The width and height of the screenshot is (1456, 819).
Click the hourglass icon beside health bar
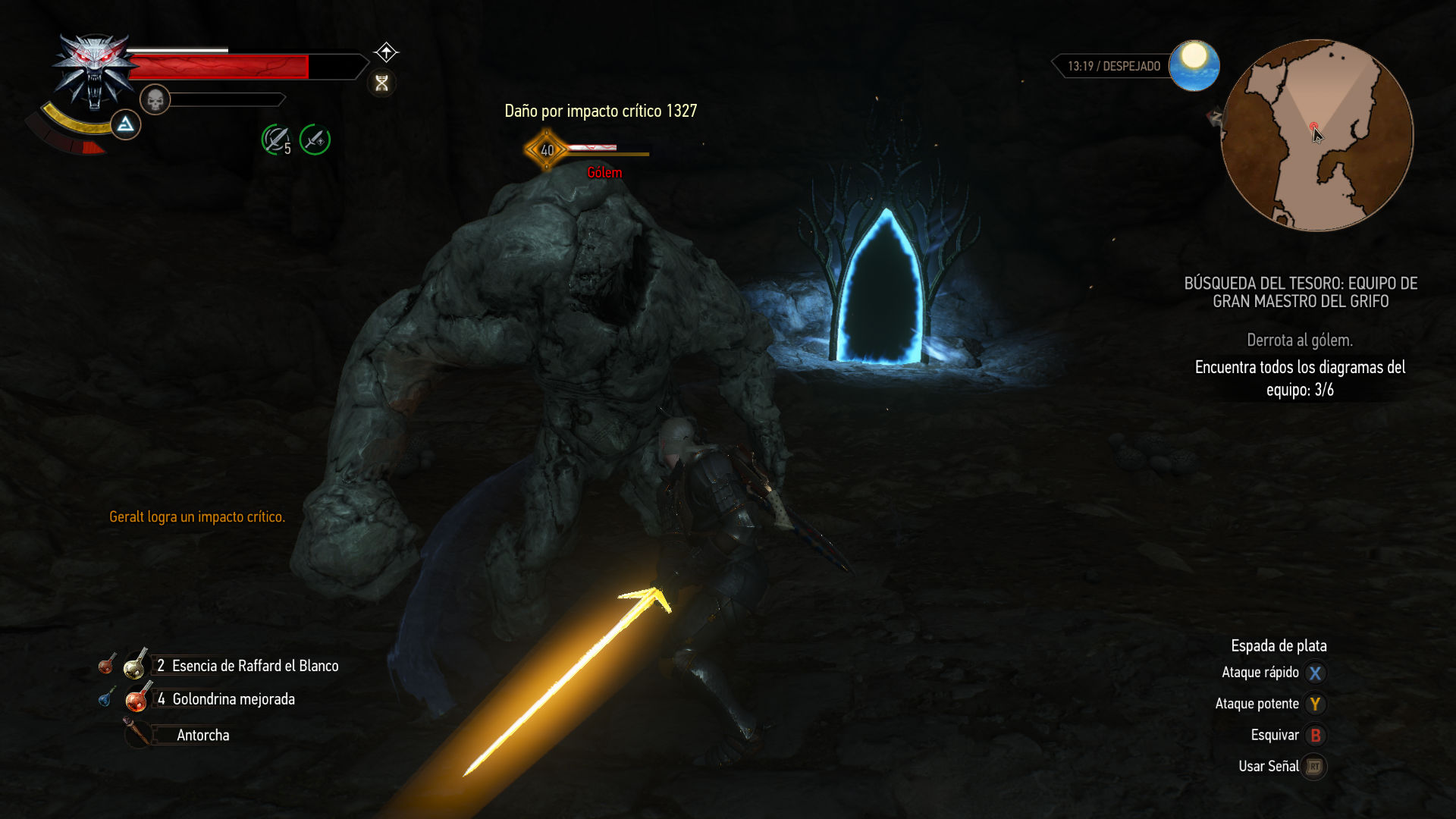click(381, 83)
